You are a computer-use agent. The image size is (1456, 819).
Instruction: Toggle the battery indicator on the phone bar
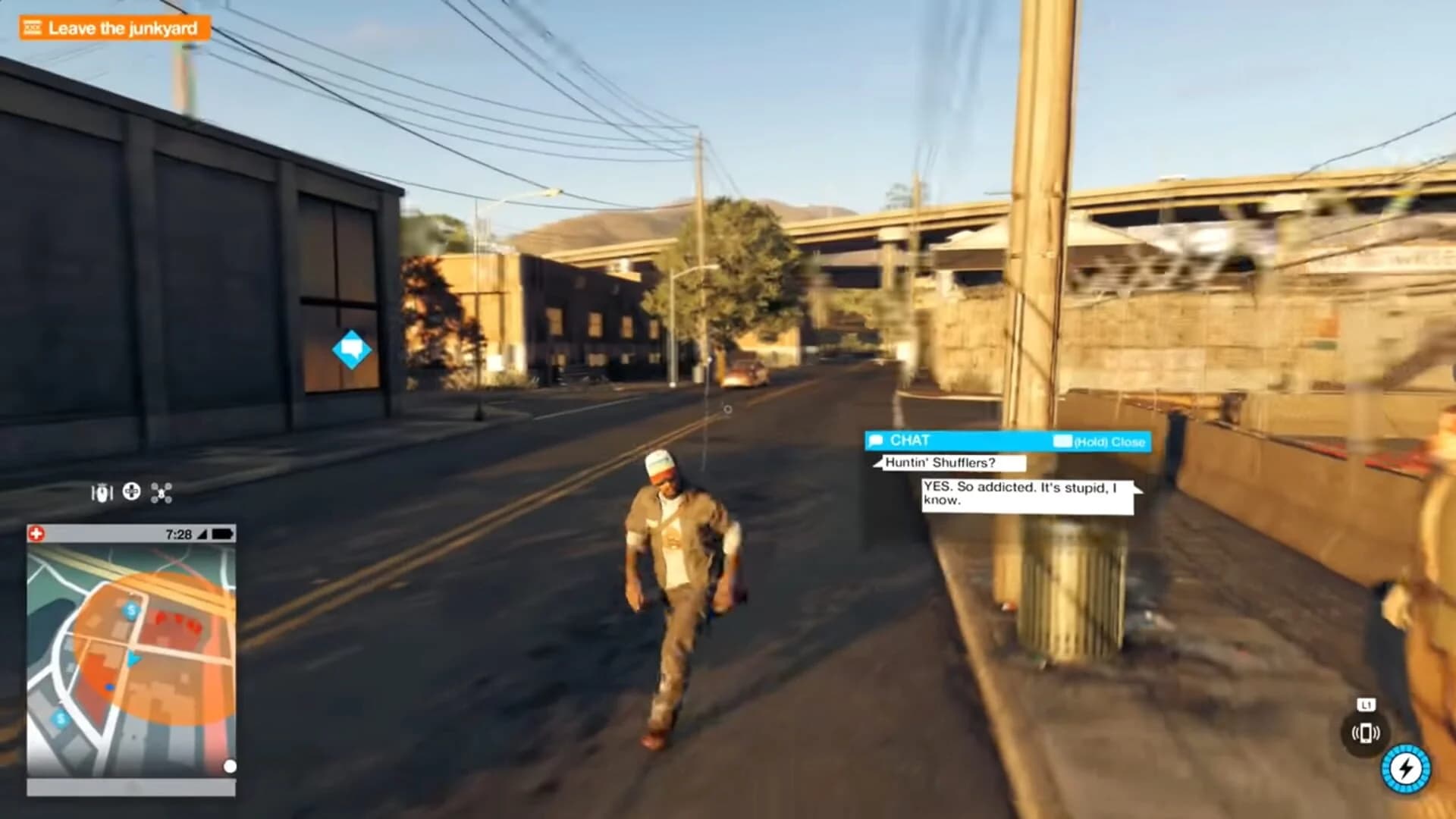point(220,534)
